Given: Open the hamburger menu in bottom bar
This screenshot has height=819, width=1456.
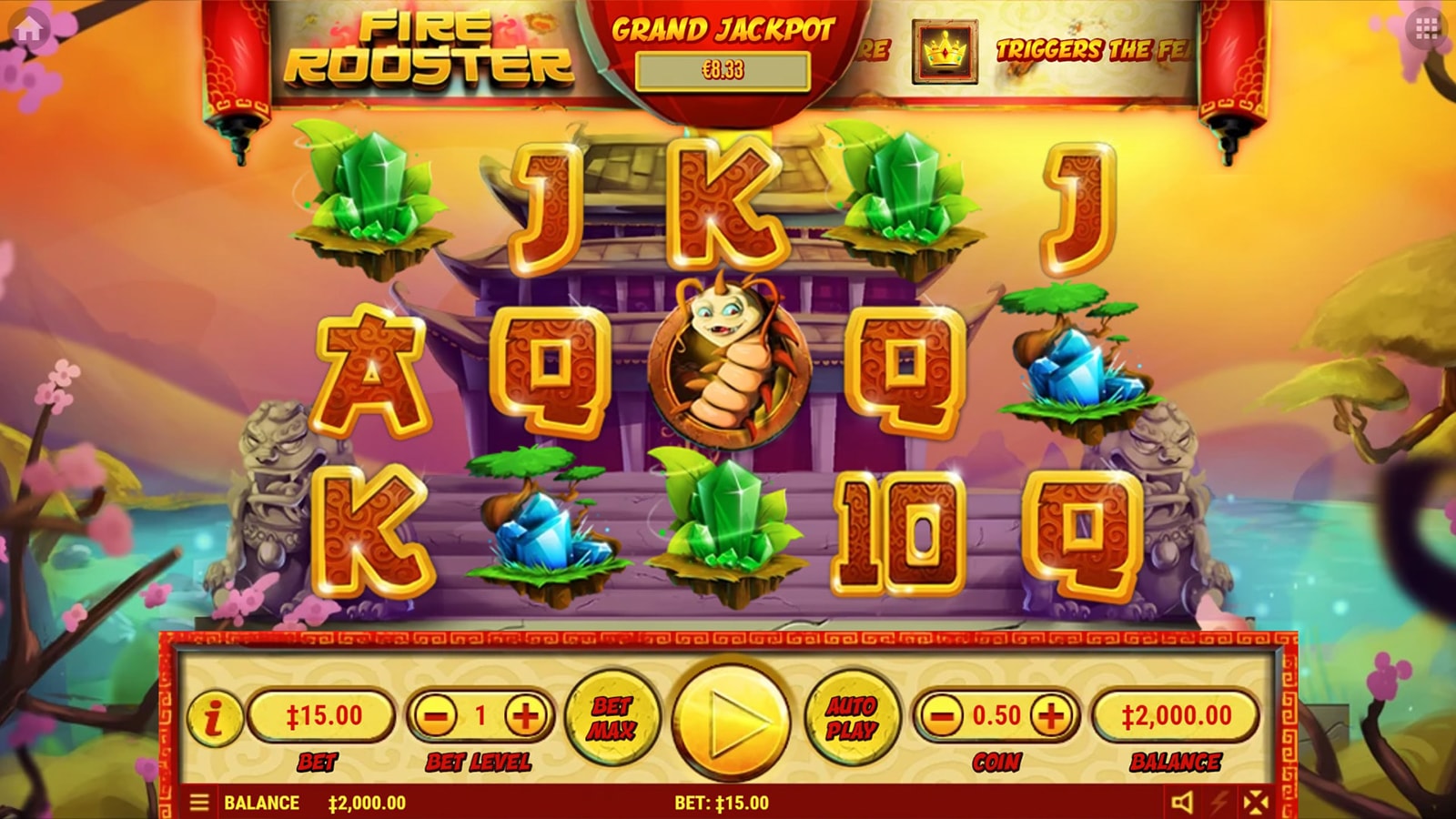Looking at the screenshot, I should tap(199, 803).
